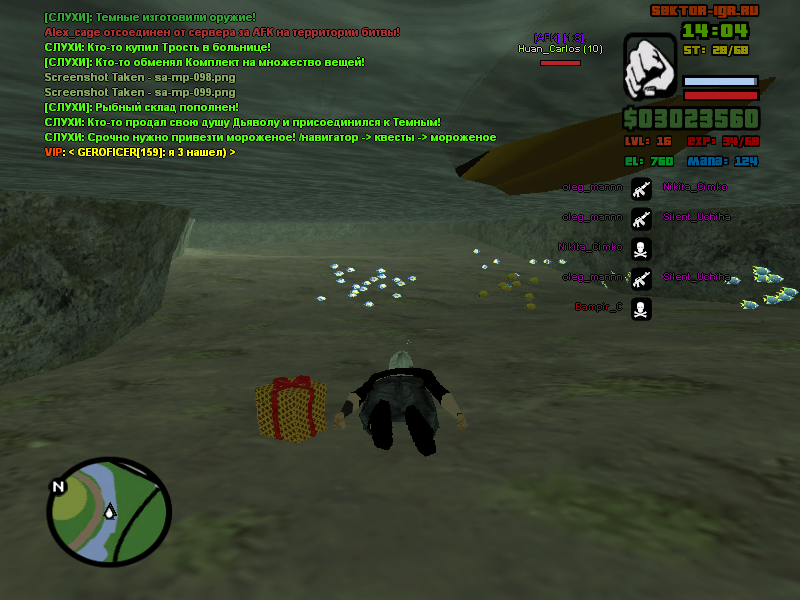Click the ice cream quest chat message
The height and width of the screenshot is (600, 800).
click(x=270, y=137)
